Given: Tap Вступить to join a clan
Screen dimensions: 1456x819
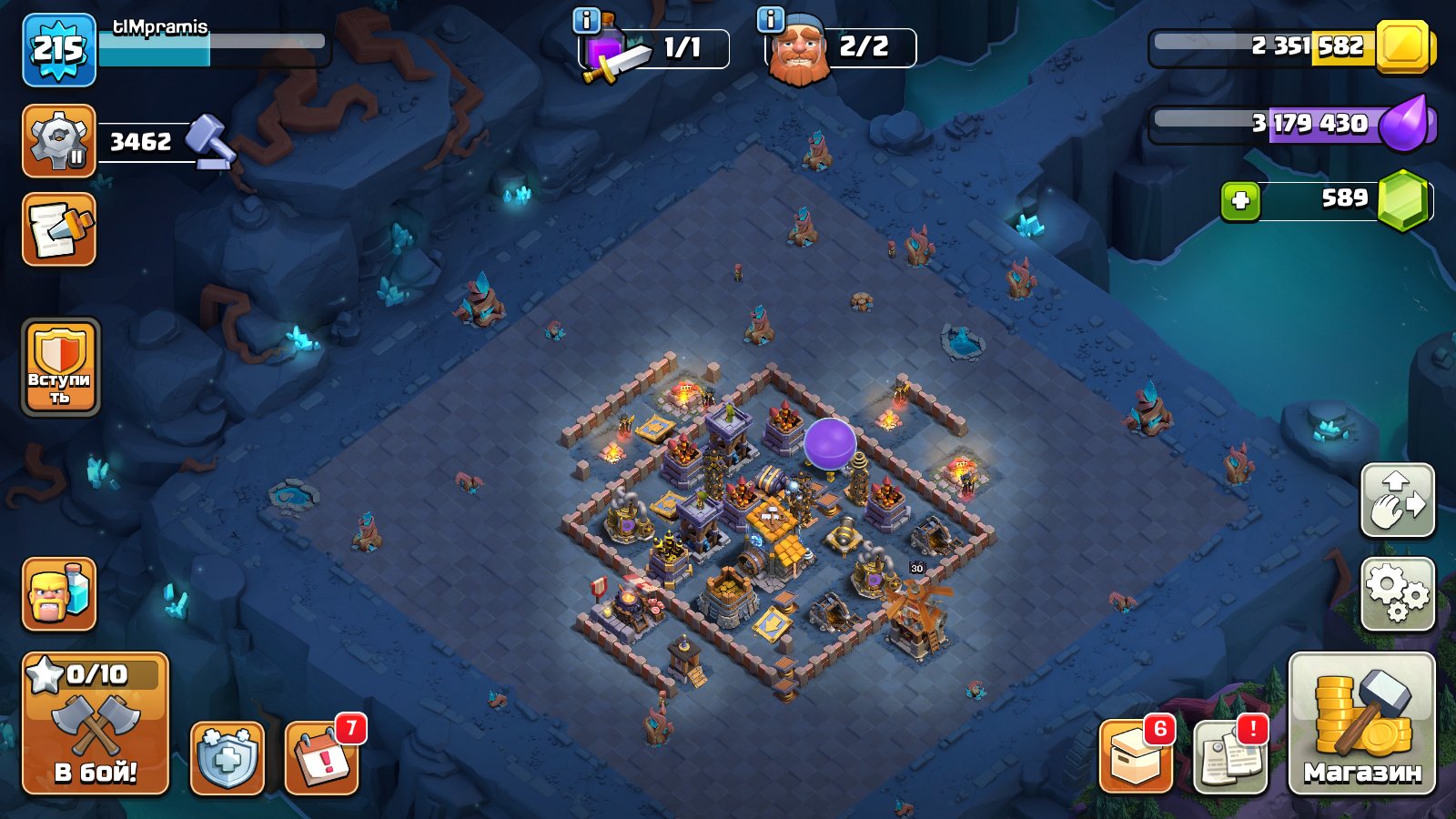Looking at the screenshot, I should [x=59, y=369].
